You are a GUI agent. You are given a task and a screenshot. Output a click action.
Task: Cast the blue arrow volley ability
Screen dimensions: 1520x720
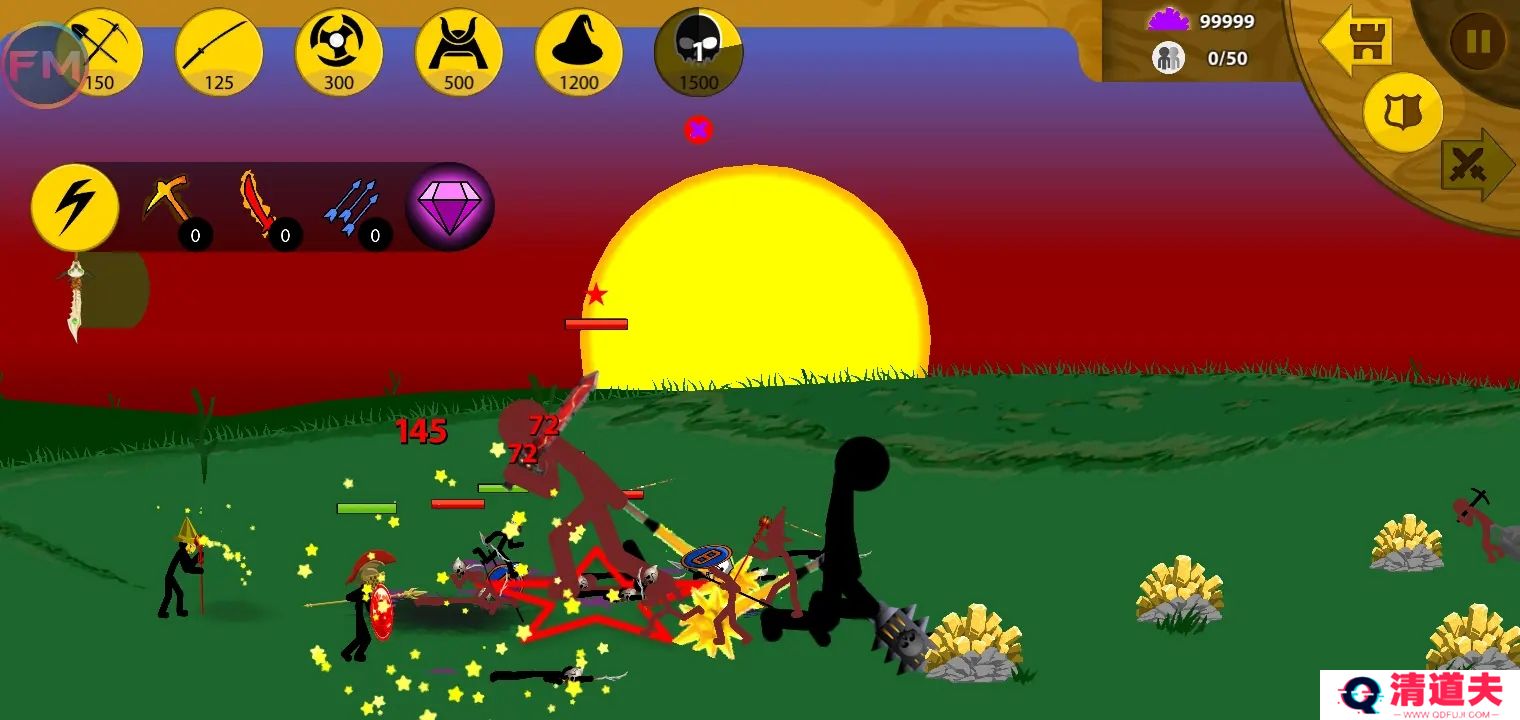(x=350, y=204)
